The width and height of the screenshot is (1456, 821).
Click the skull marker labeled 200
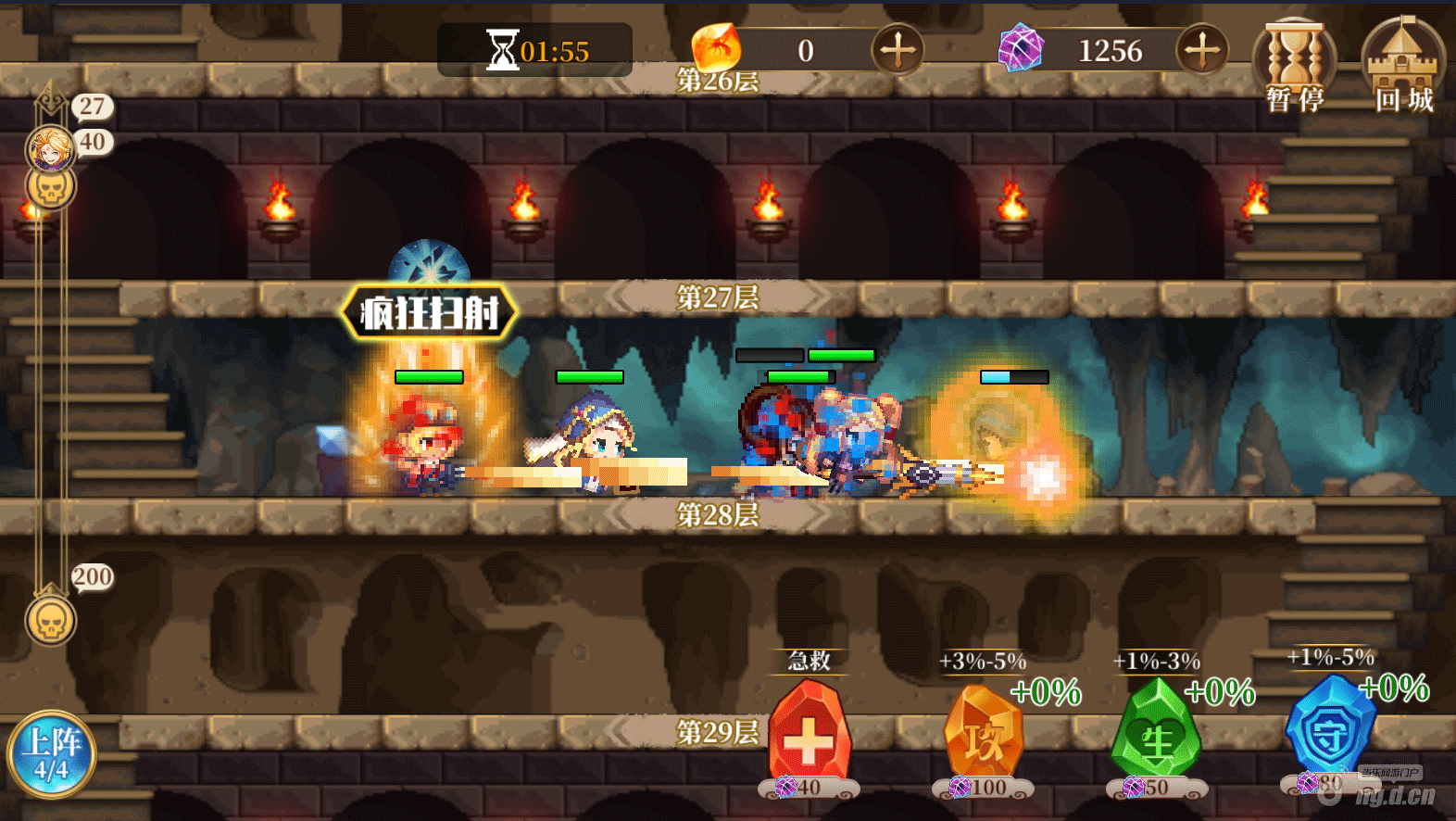(x=51, y=620)
